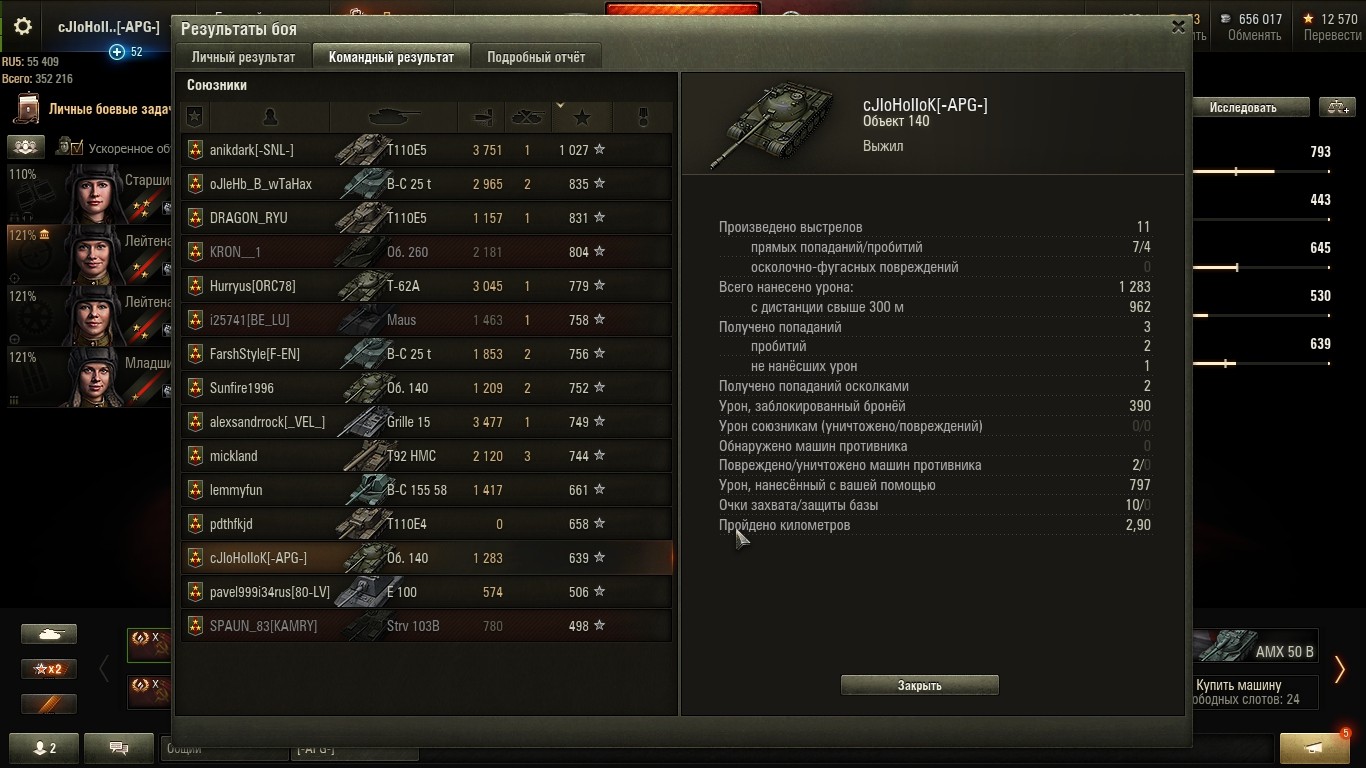Select mickland T92 HMC row

pos(426,456)
